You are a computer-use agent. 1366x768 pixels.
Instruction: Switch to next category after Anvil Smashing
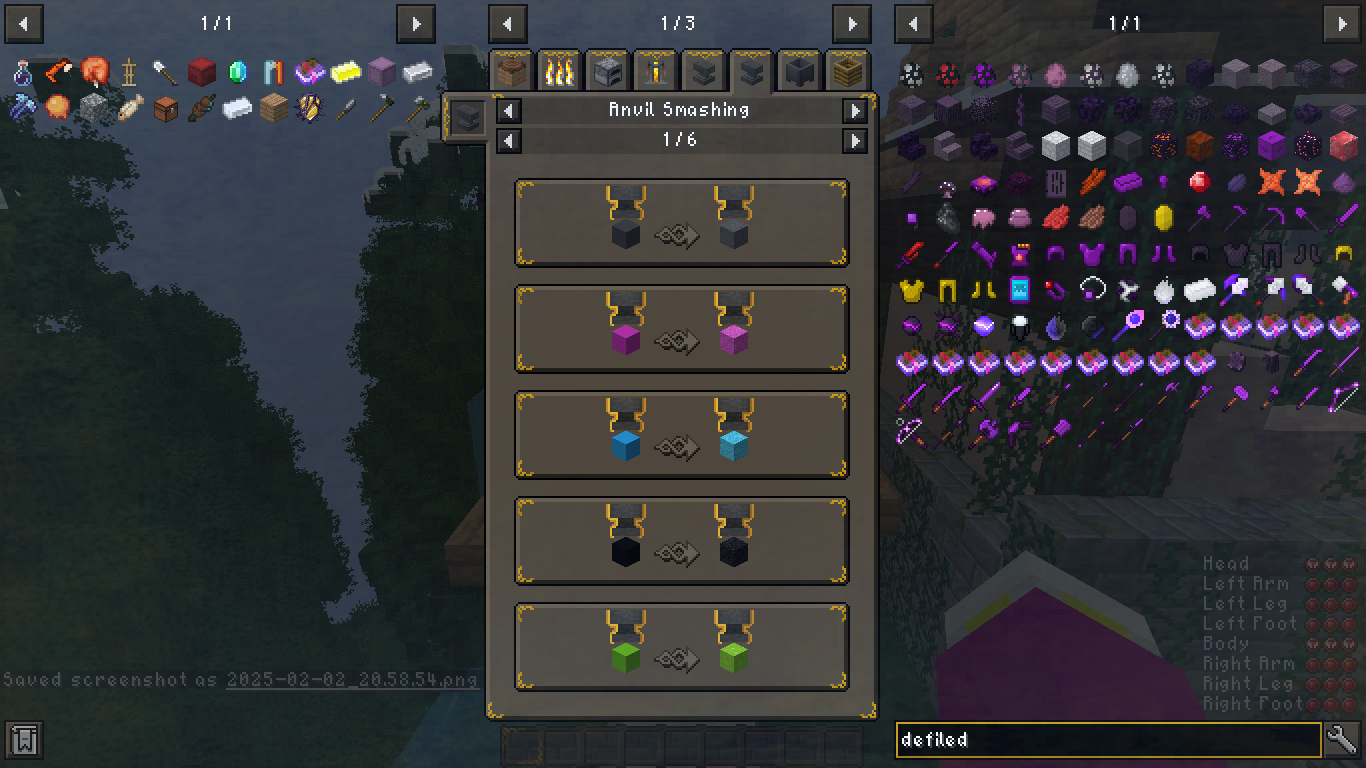click(x=855, y=110)
